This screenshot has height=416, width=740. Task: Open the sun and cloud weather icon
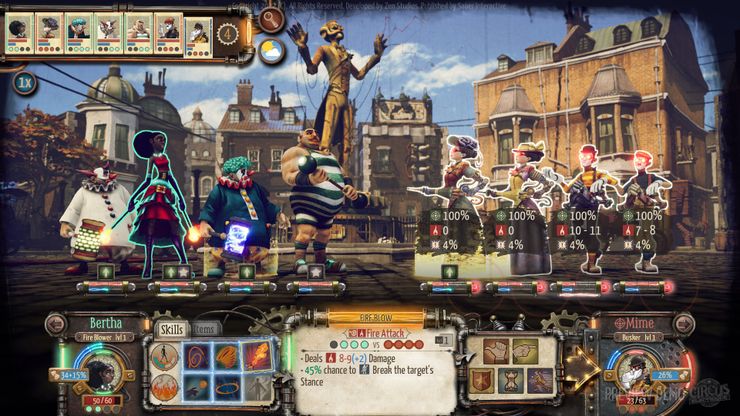[x=271, y=51]
